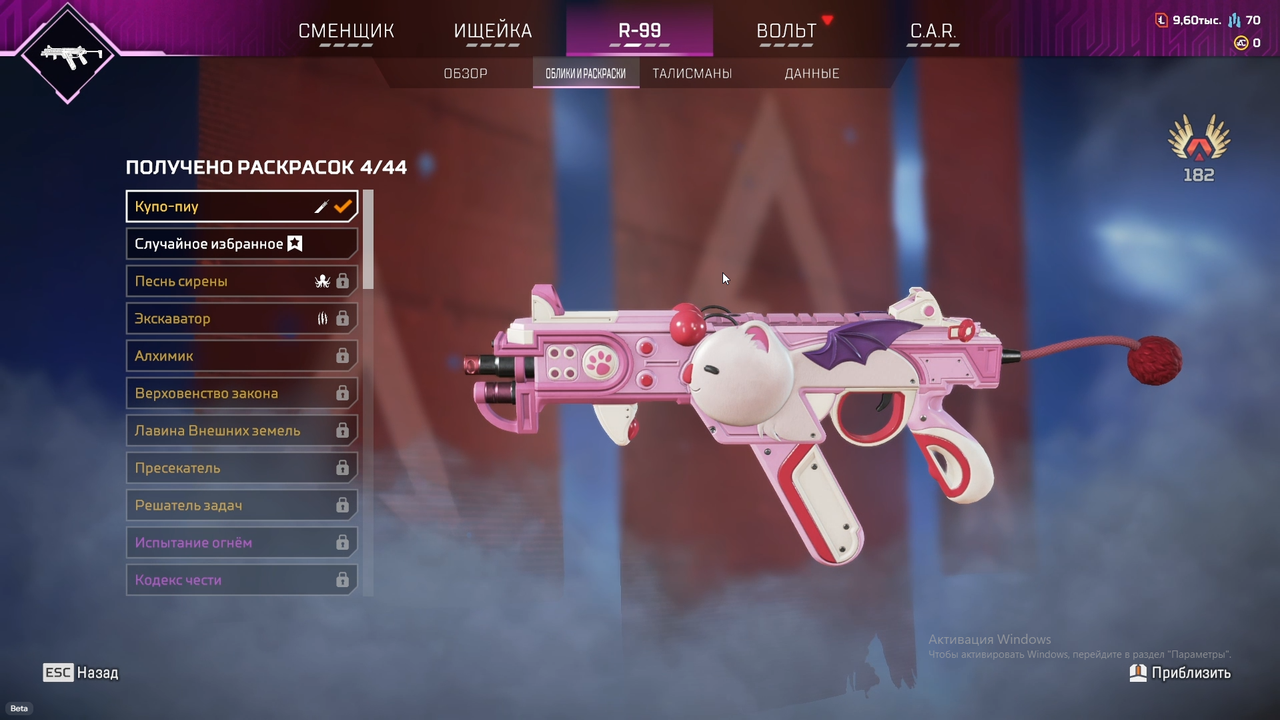Select the Лавина Внешних земель skin
Image resolution: width=1280 pixels, height=720 pixels.
tap(241, 431)
